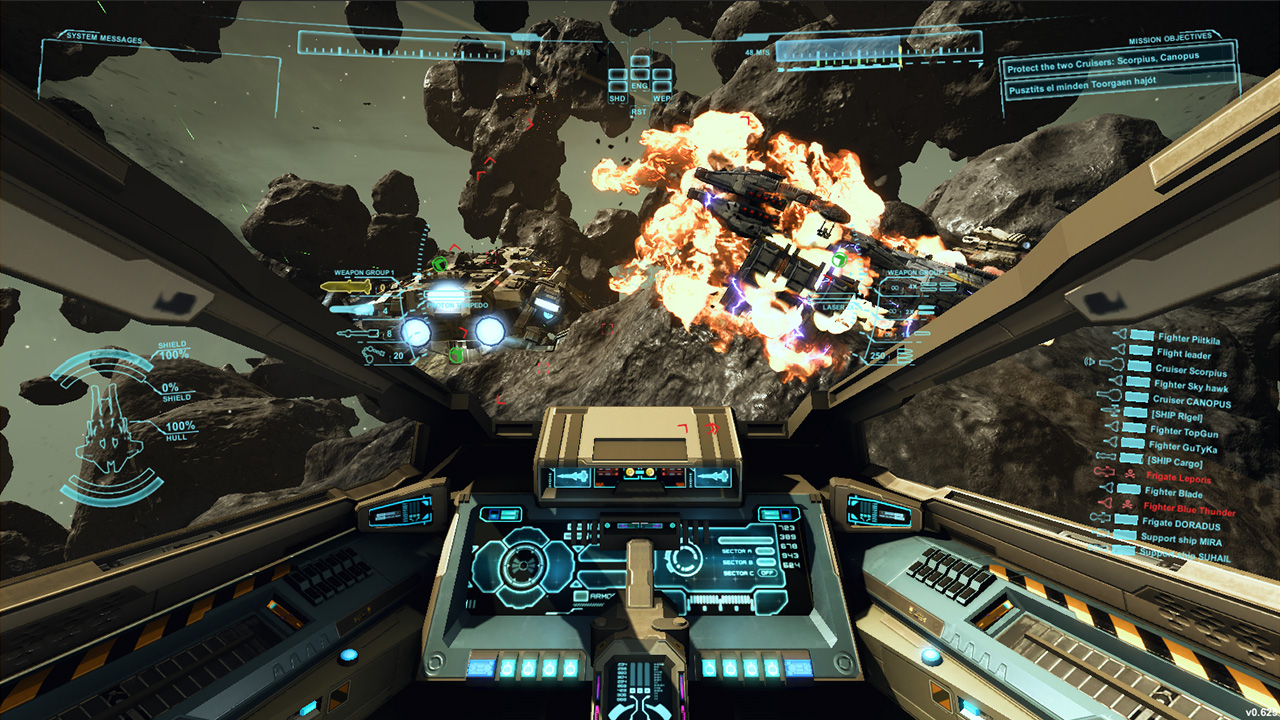Turn Sector C back on
Image resolution: width=1280 pixels, height=720 pixels.
click(x=768, y=573)
